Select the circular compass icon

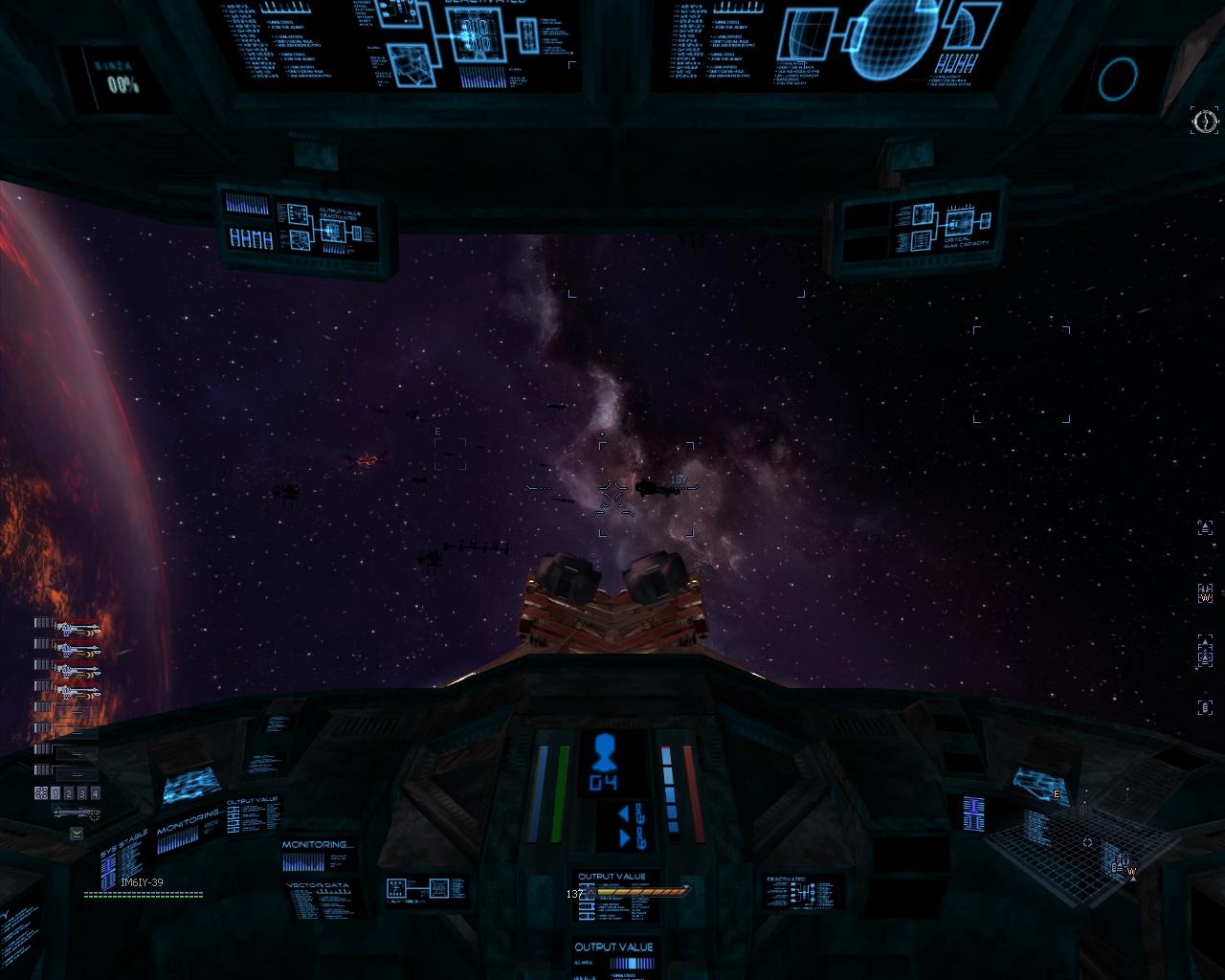pyautogui.click(x=1205, y=121)
